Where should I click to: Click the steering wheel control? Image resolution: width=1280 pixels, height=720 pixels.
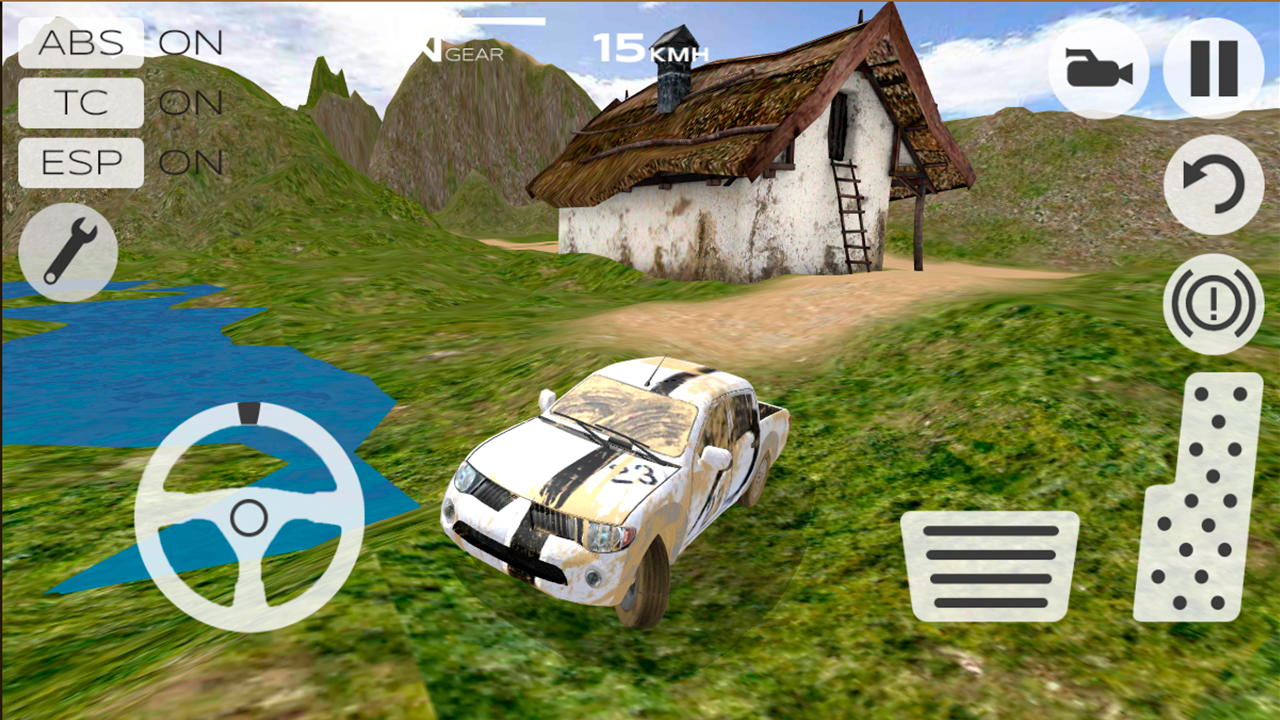(249, 517)
